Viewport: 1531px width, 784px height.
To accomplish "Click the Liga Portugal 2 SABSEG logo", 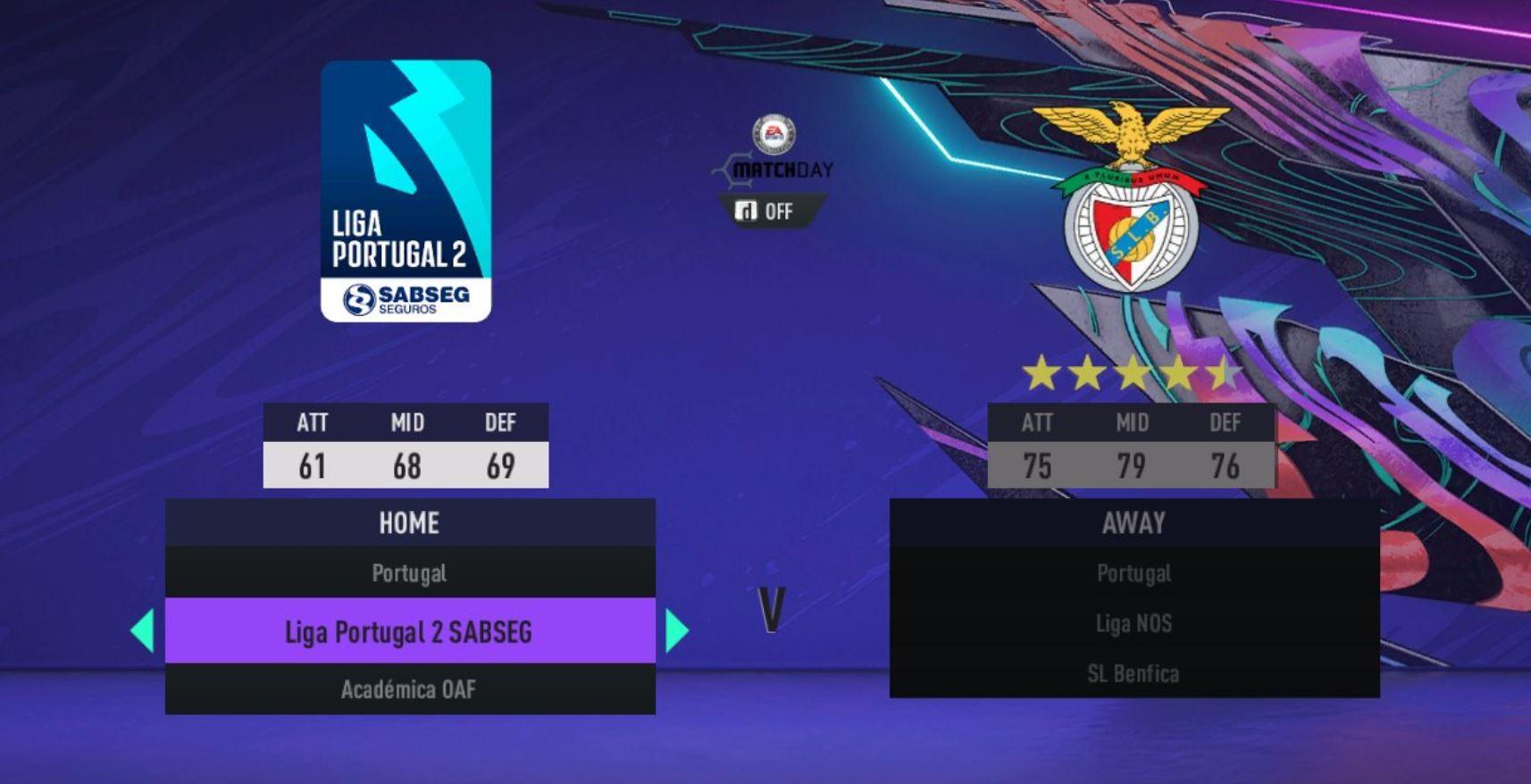I will tap(406, 191).
